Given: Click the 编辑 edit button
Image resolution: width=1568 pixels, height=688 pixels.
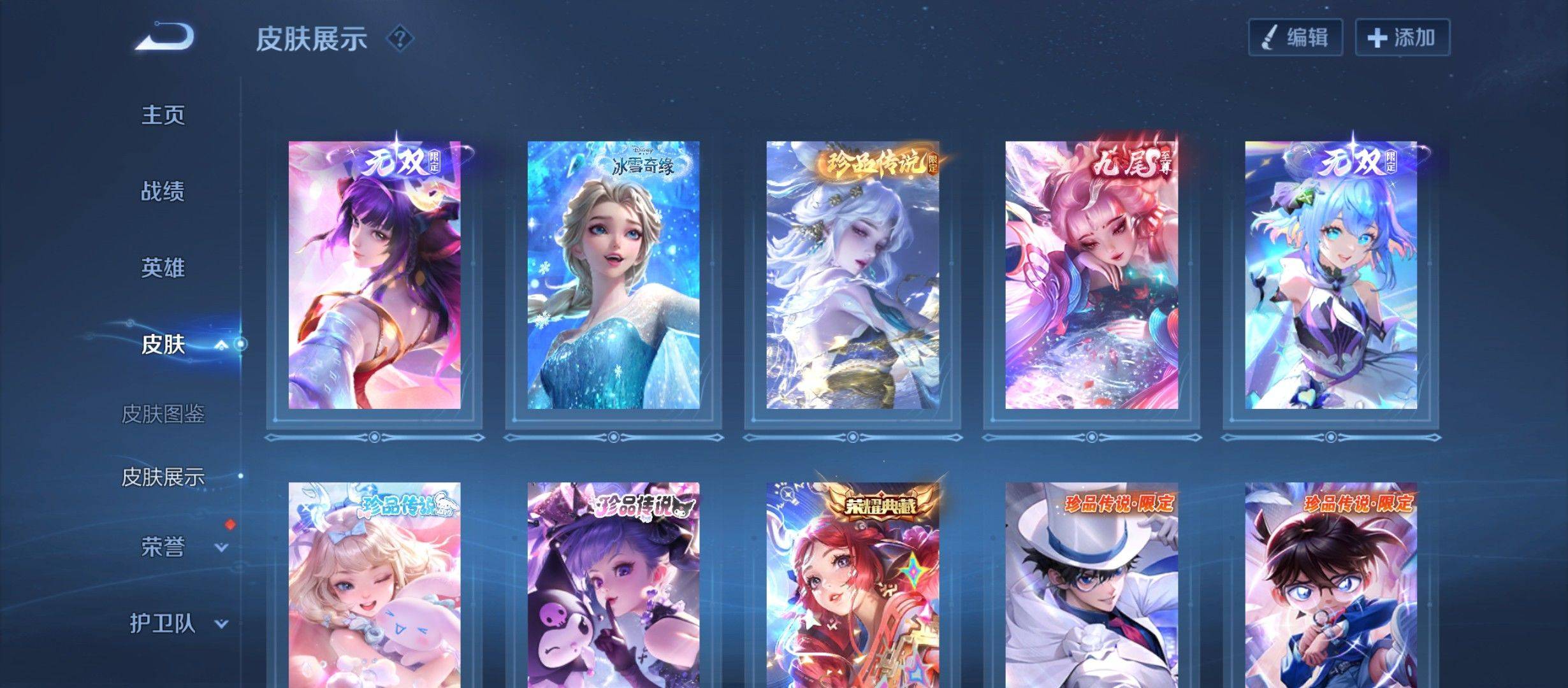Looking at the screenshot, I should coord(1295,38).
